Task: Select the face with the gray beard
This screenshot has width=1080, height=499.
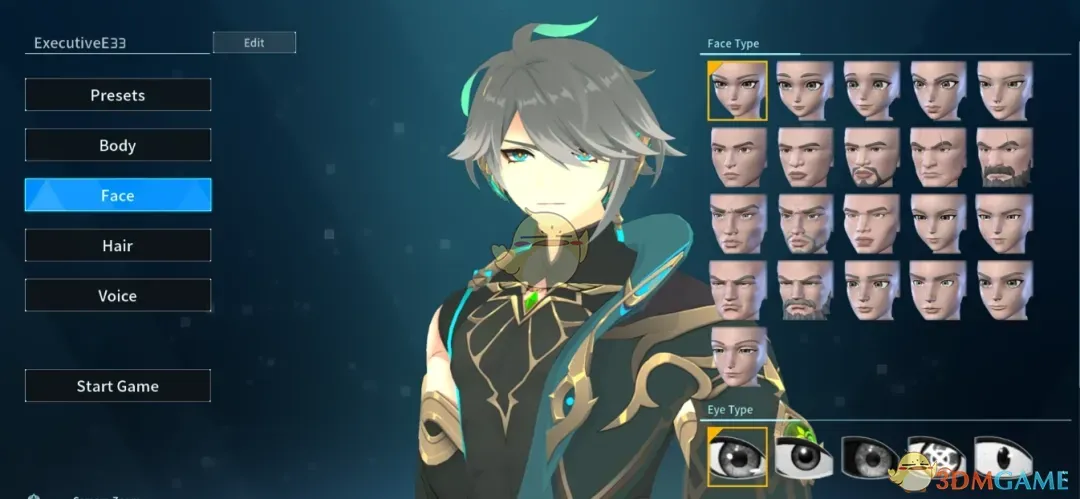Action: (x=805, y=290)
